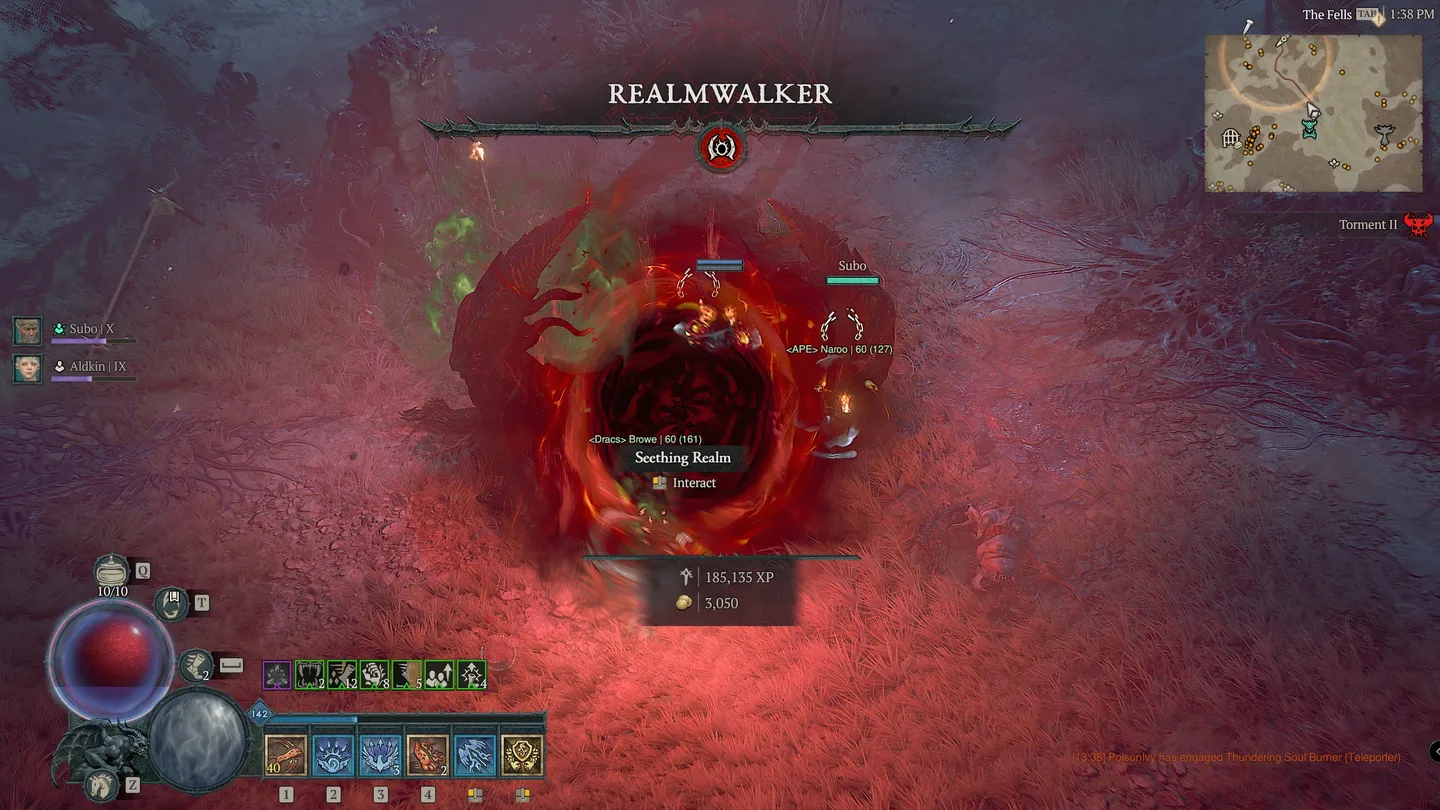The height and width of the screenshot is (810, 1440).
Task: Click the Torment II difficulty skull icon
Action: pyautogui.click(x=1419, y=224)
